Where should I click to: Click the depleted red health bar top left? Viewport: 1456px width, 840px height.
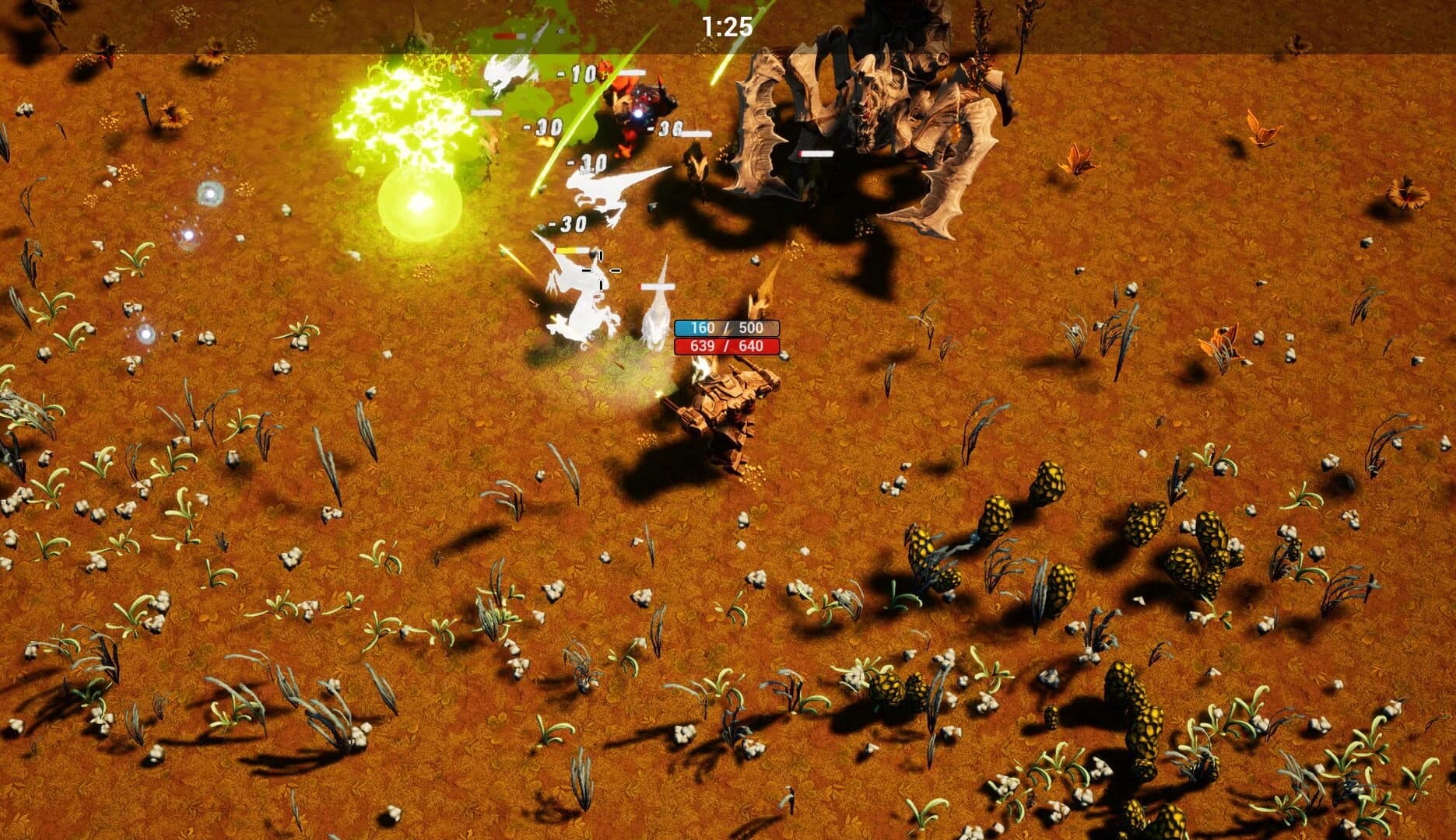pyautogui.click(x=510, y=35)
